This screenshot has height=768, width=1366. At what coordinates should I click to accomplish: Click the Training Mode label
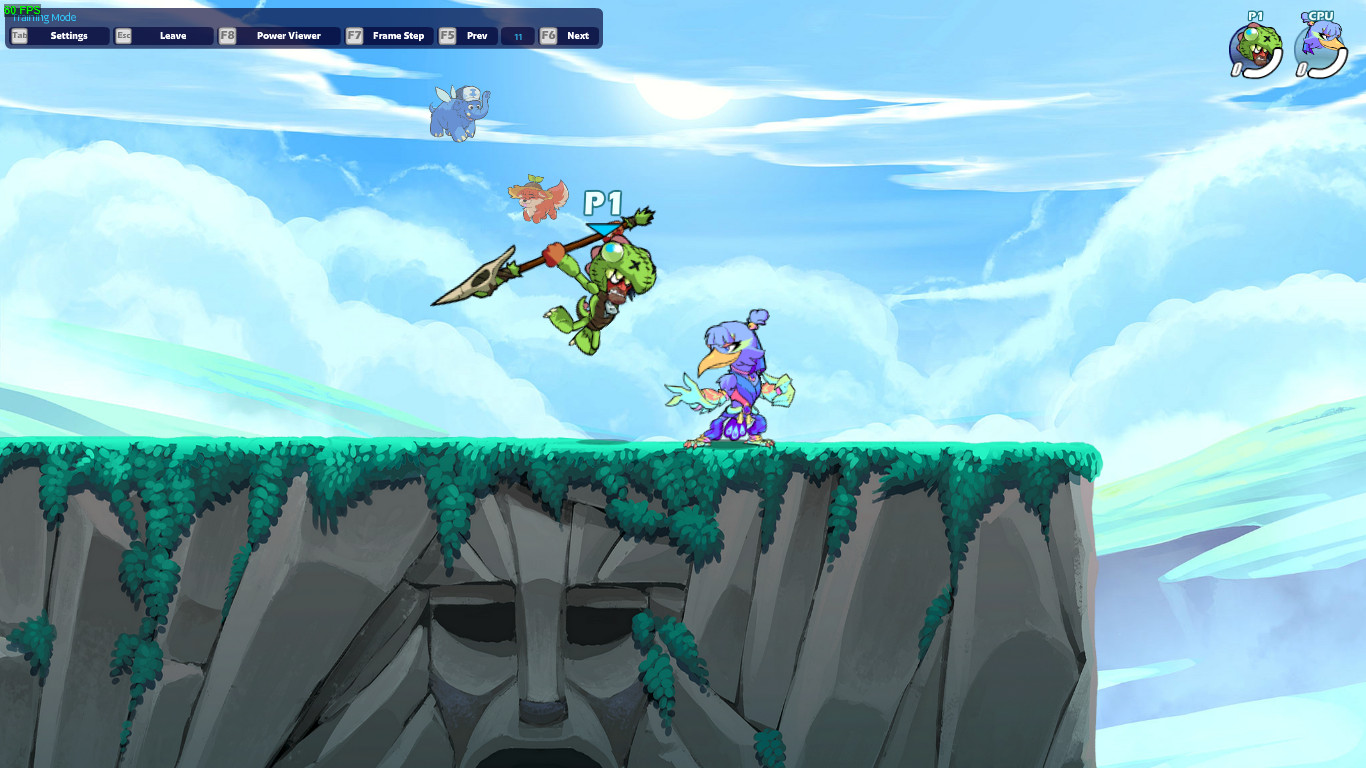[43, 17]
